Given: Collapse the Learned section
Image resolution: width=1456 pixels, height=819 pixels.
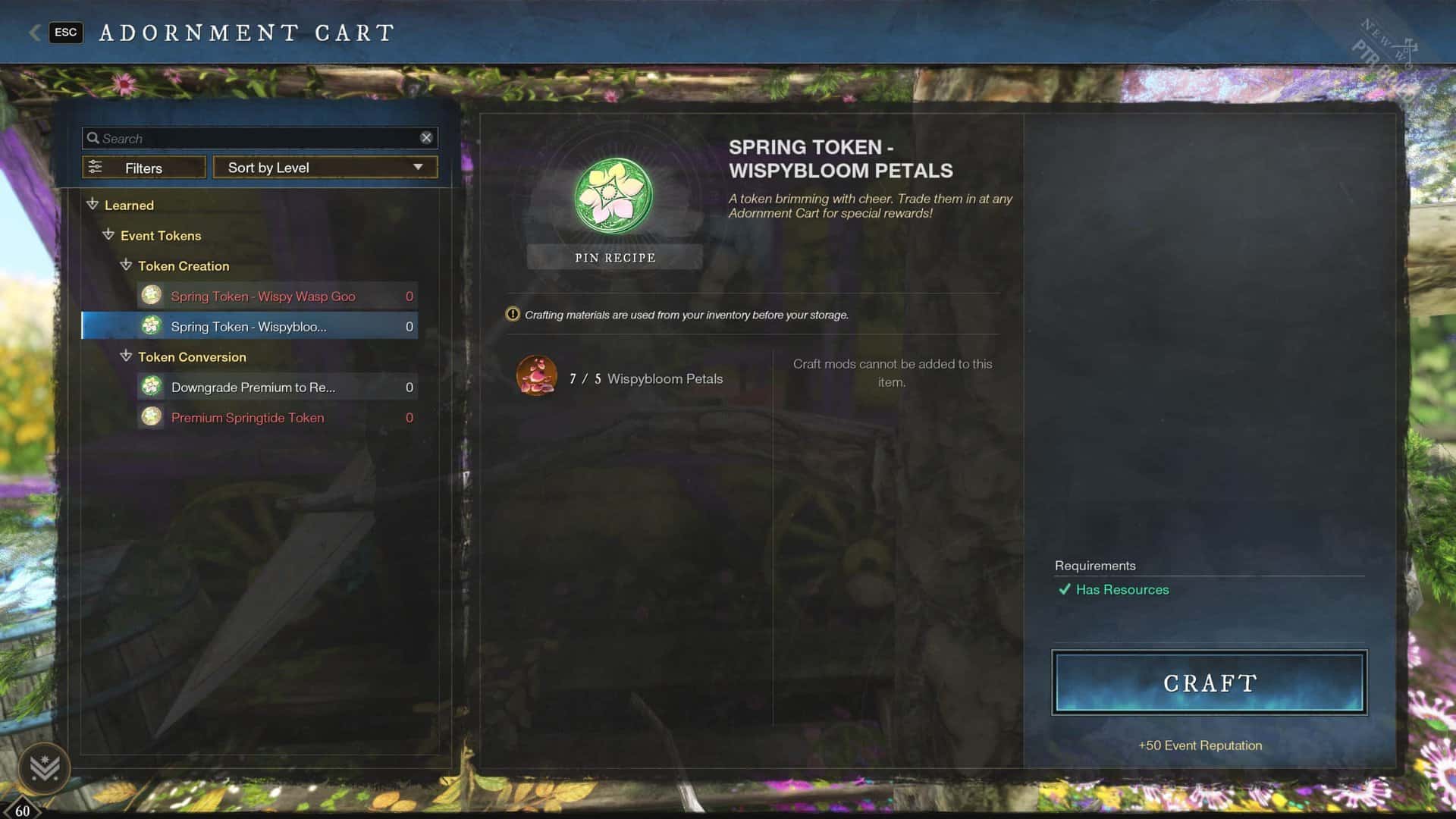Looking at the screenshot, I should pos(93,205).
